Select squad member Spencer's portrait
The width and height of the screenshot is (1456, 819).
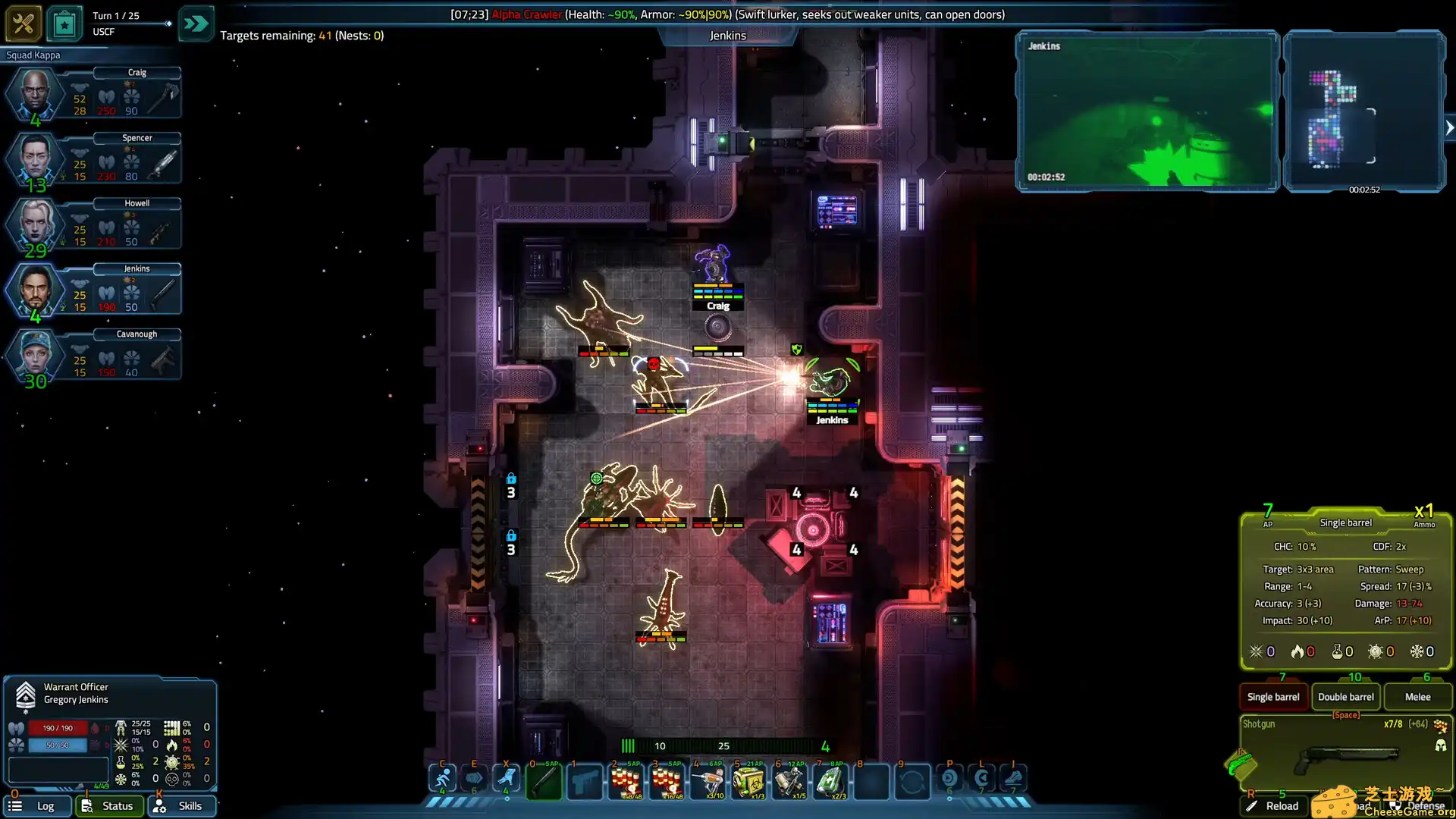34,158
